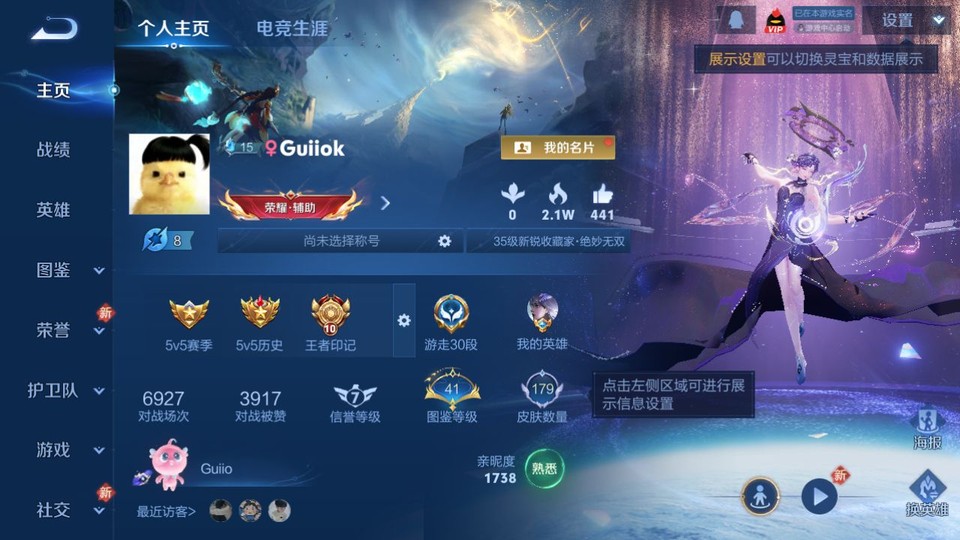Open the 护卫队 sidebar entry
This screenshot has width=960, height=540.
(x=66, y=390)
